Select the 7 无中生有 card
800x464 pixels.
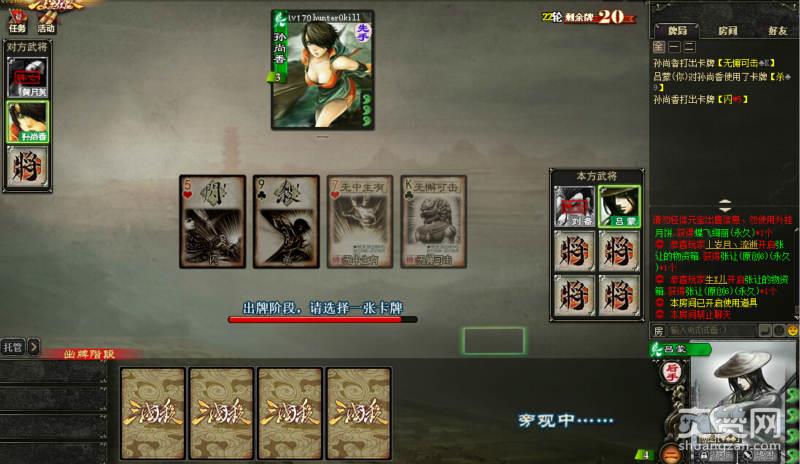tap(360, 221)
